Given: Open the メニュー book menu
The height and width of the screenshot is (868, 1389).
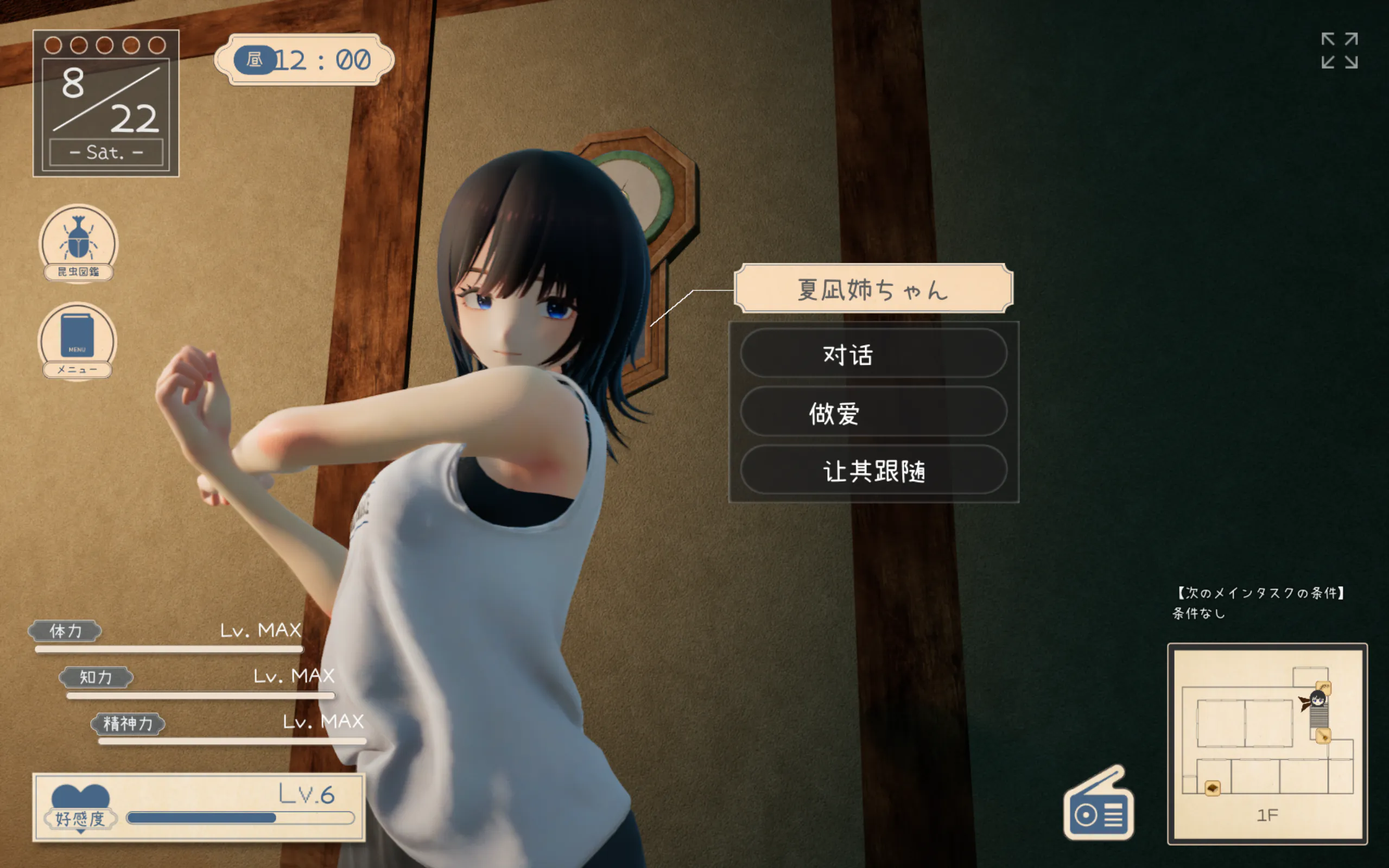Looking at the screenshot, I should (x=78, y=340).
